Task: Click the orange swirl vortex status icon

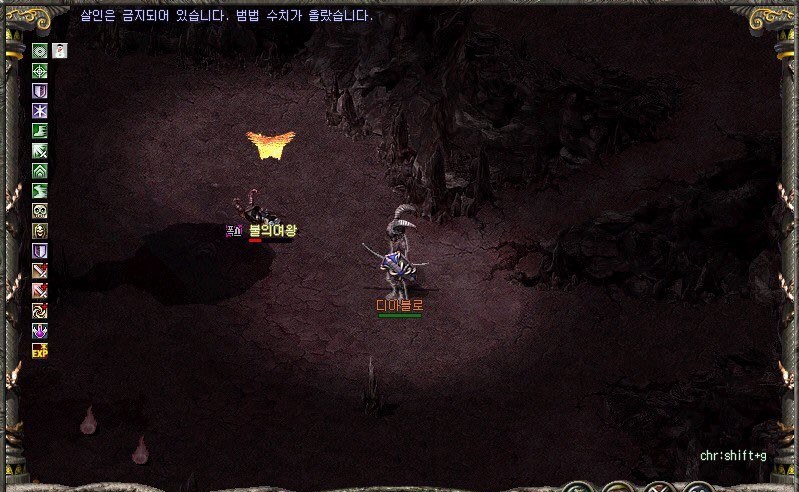Action: point(40,311)
